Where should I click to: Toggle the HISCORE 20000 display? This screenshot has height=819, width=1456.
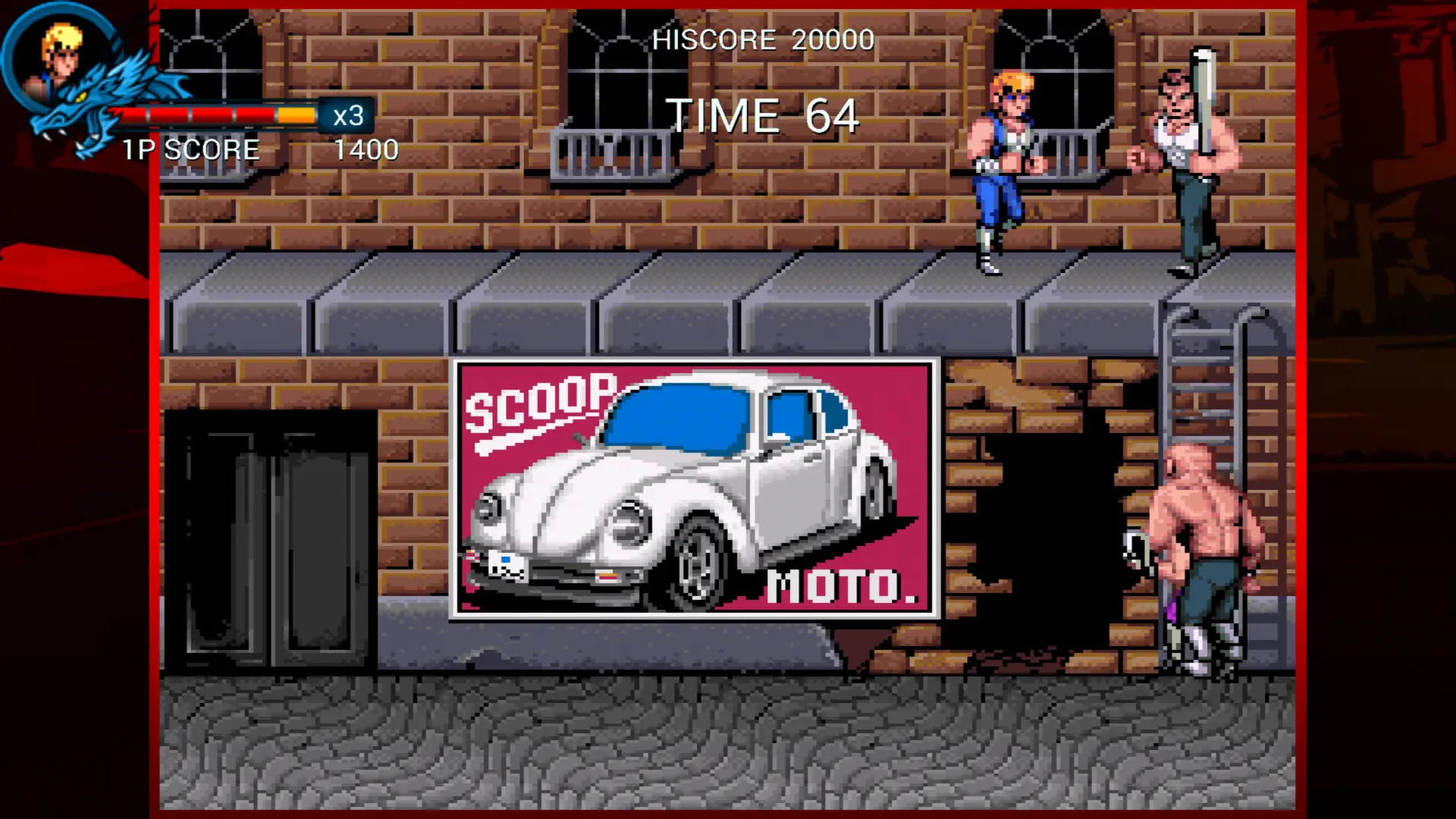coord(764,40)
